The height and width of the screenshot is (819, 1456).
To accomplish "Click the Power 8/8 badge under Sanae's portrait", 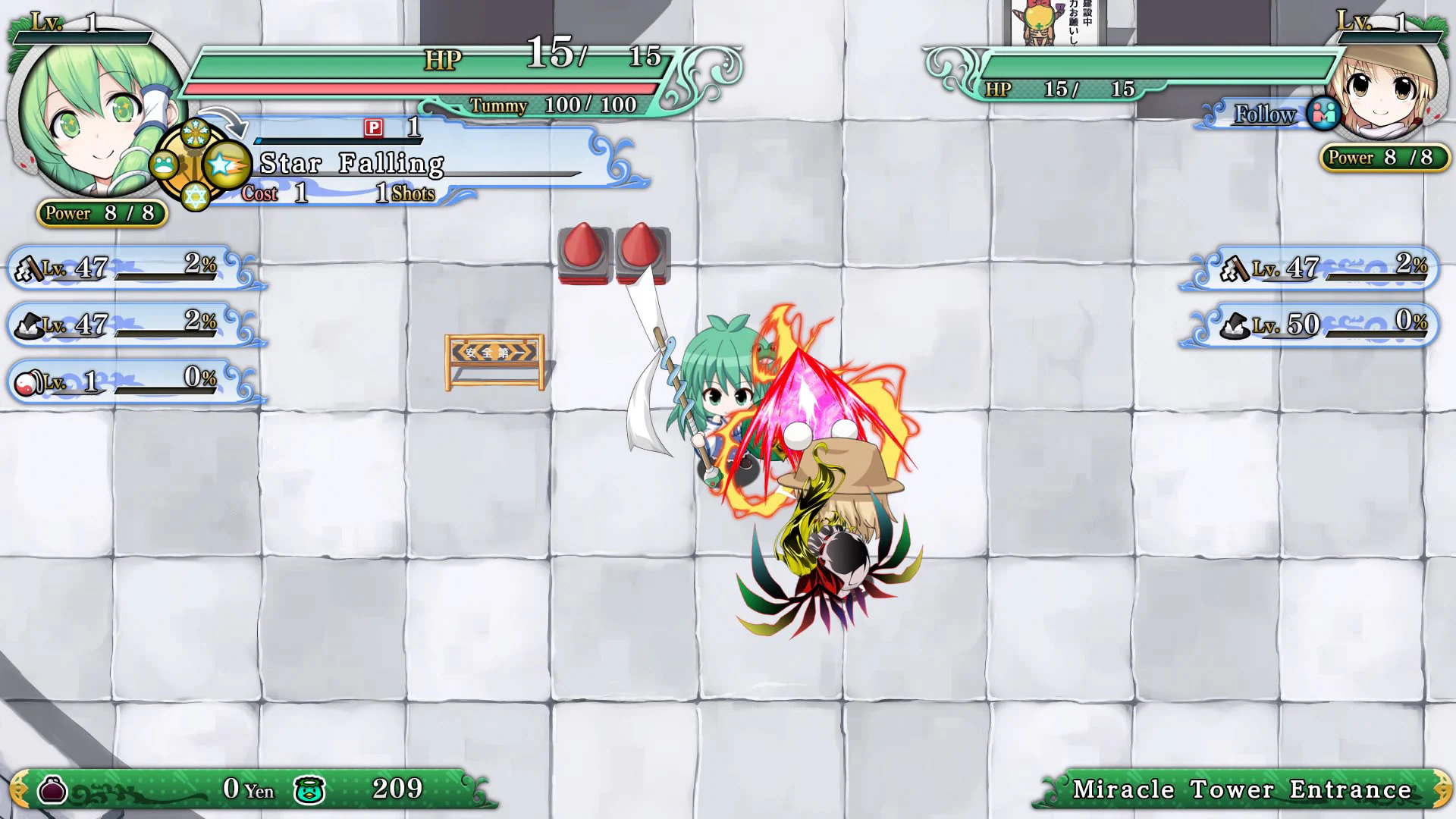I will [101, 214].
